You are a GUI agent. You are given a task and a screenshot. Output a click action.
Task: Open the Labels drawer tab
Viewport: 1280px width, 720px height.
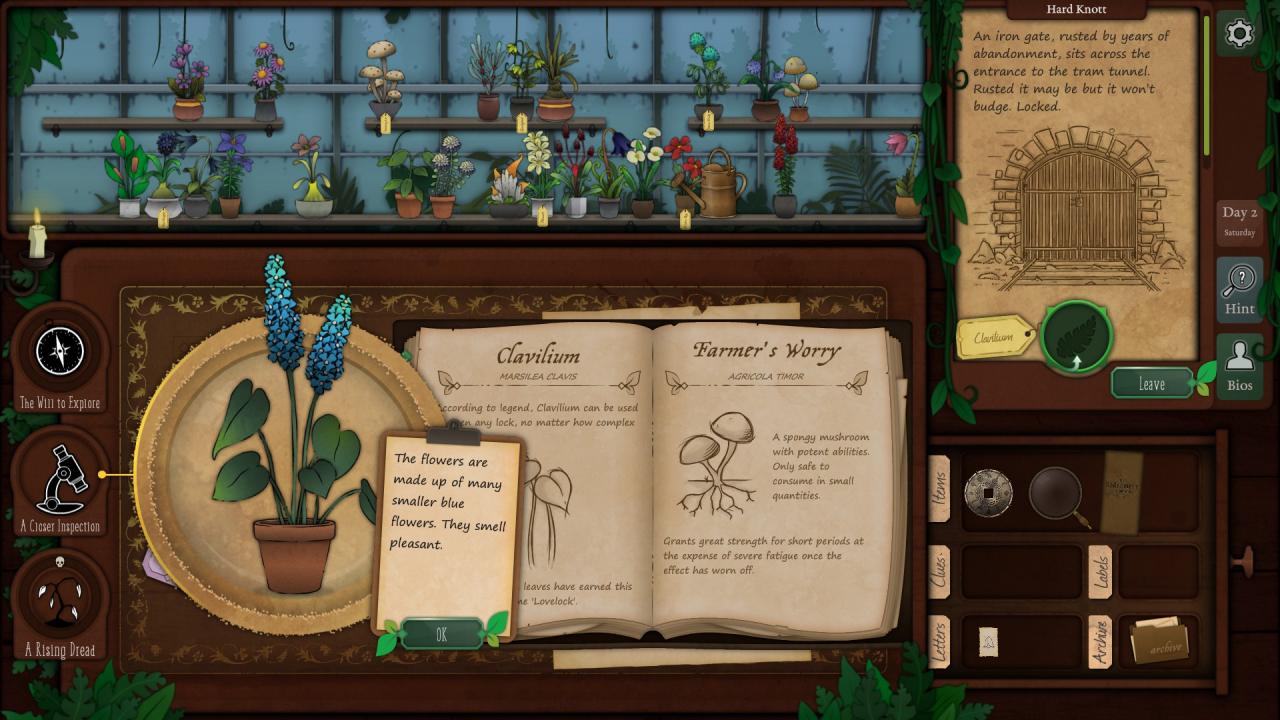tap(1100, 571)
